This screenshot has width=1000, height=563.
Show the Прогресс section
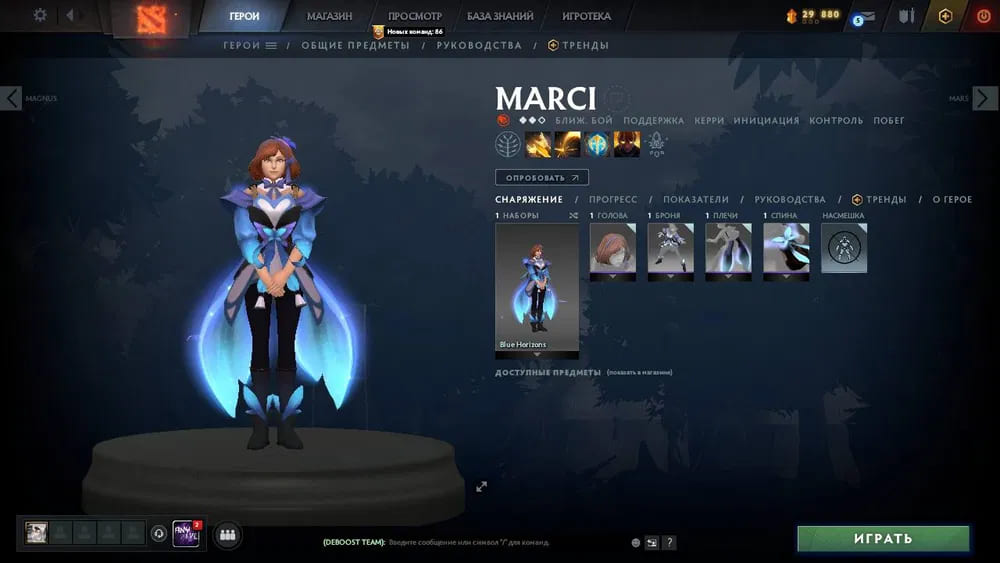tap(613, 200)
